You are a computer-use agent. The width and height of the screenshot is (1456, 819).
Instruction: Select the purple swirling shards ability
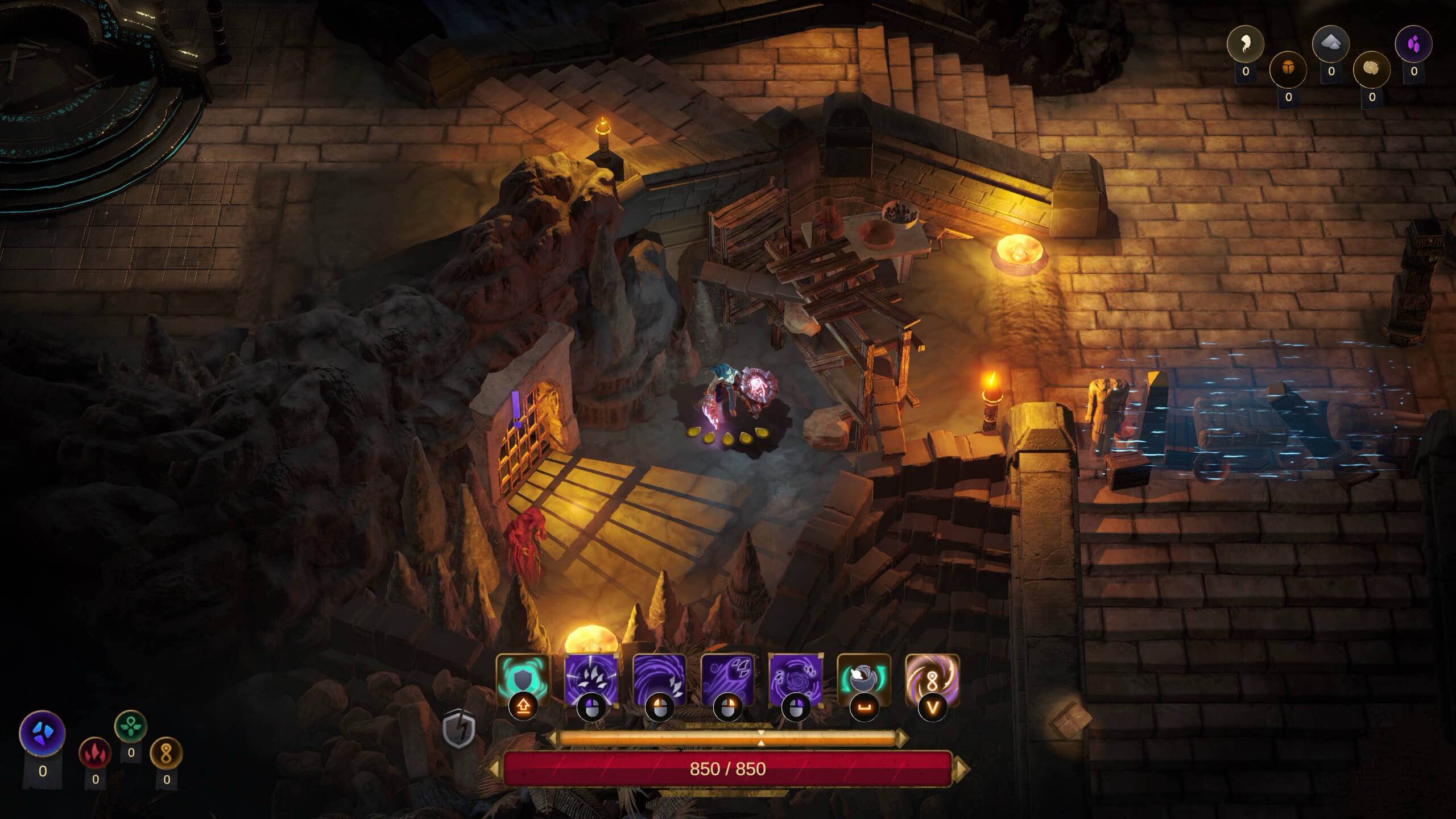pos(795,680)
